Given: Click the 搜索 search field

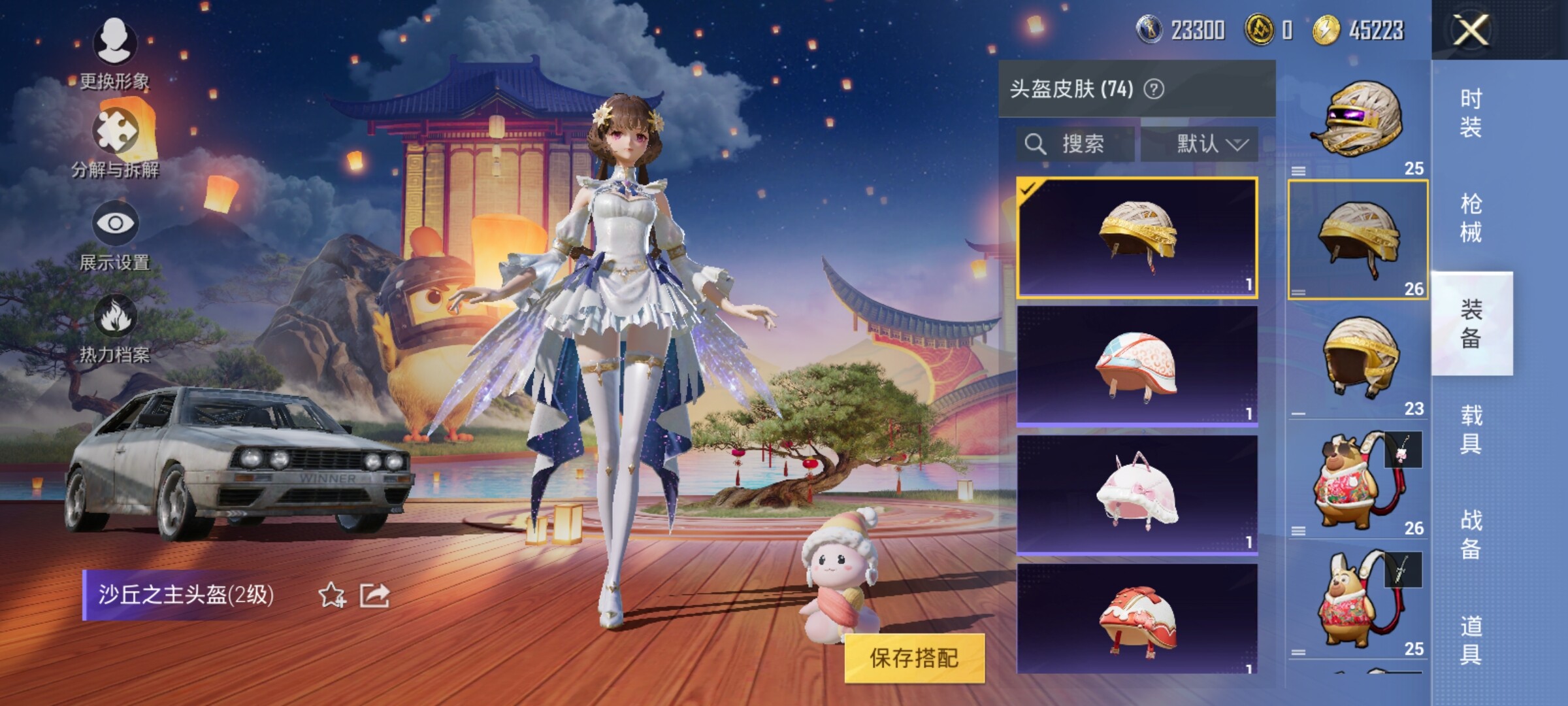Looking at the screenshot, I should [x=1075, y=144].
